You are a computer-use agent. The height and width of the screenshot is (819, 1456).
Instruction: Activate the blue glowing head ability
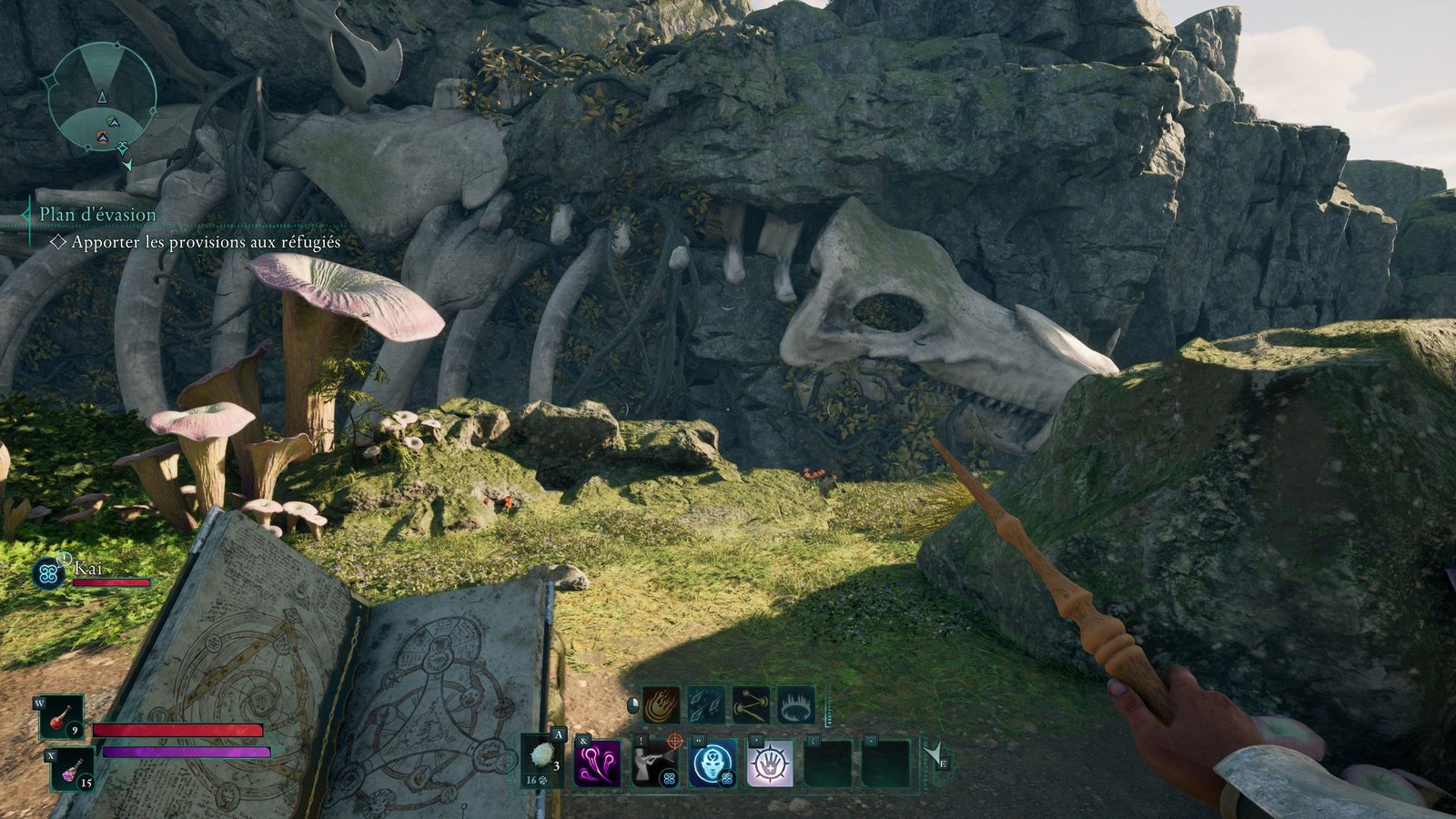tap(713, 763)
